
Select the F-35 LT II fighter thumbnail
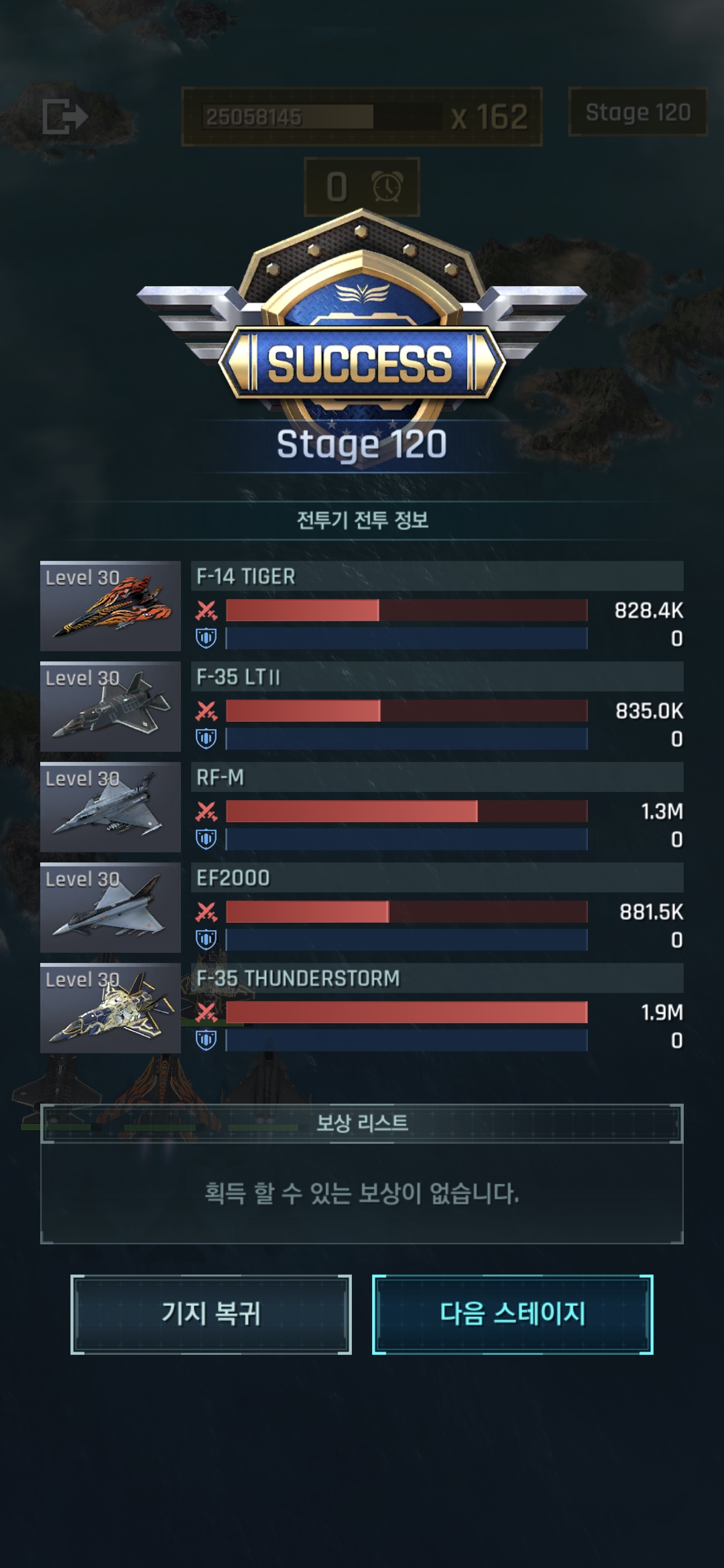click(111, 707)
